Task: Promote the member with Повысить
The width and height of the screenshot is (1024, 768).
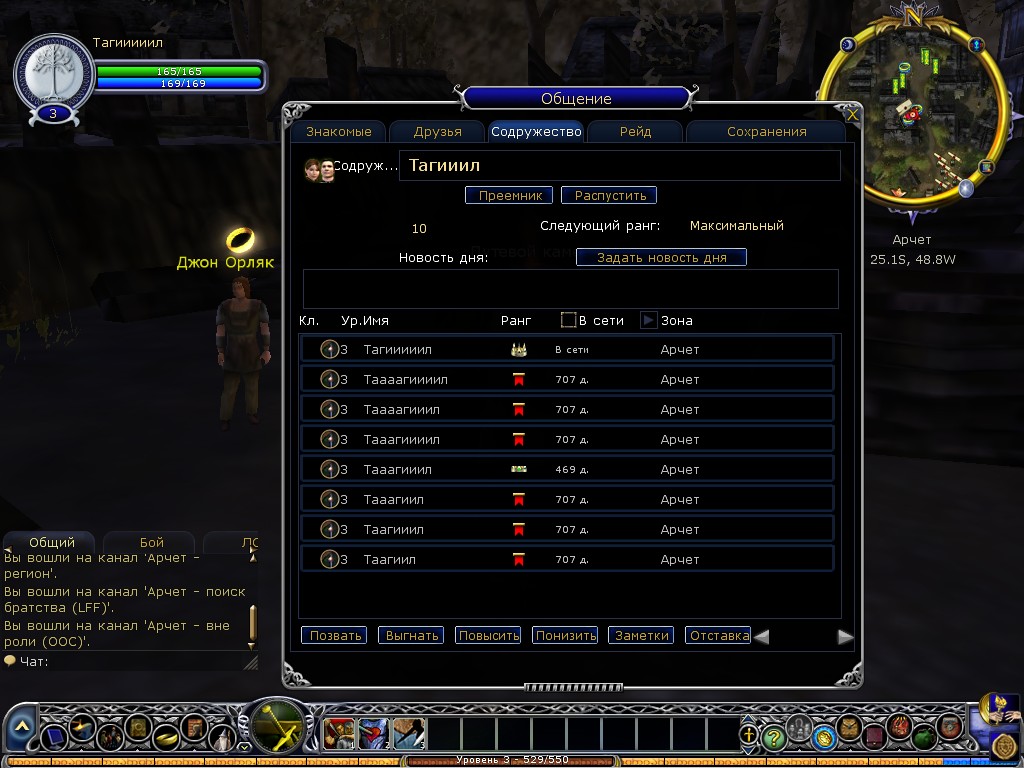Action: click(488, 636)
